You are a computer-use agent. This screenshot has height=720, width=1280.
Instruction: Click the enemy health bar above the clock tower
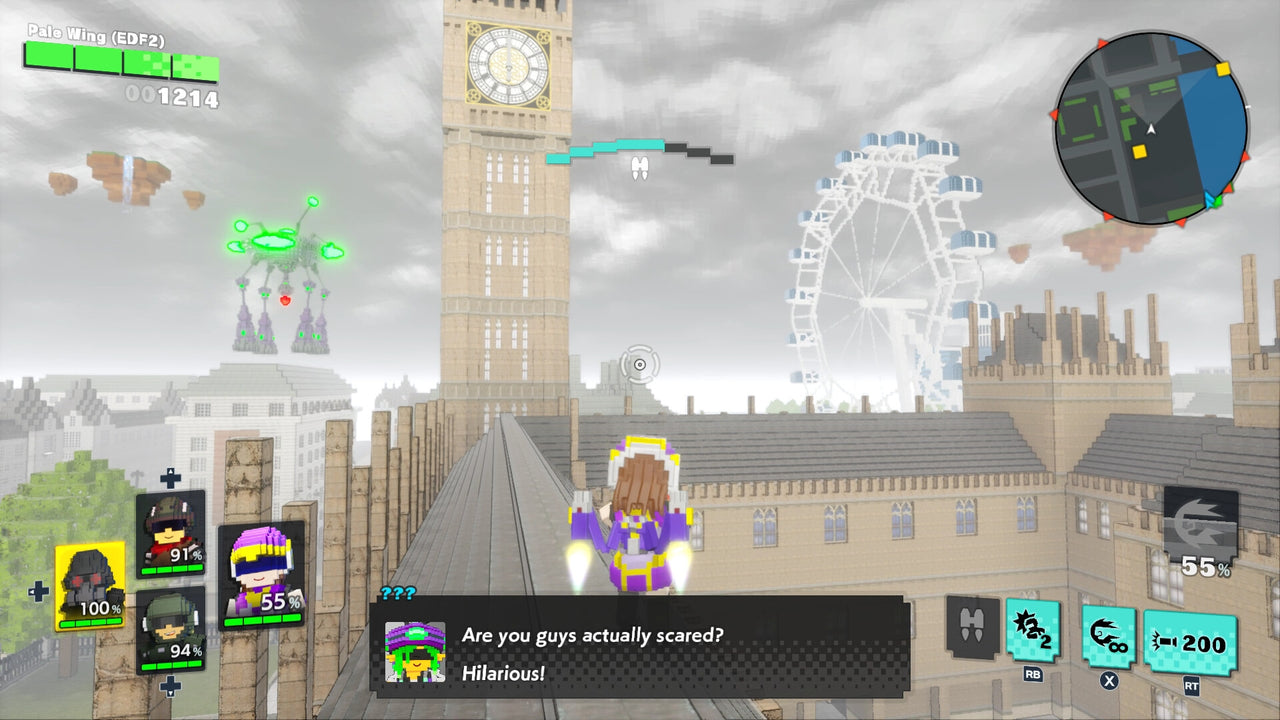(640, 152)
